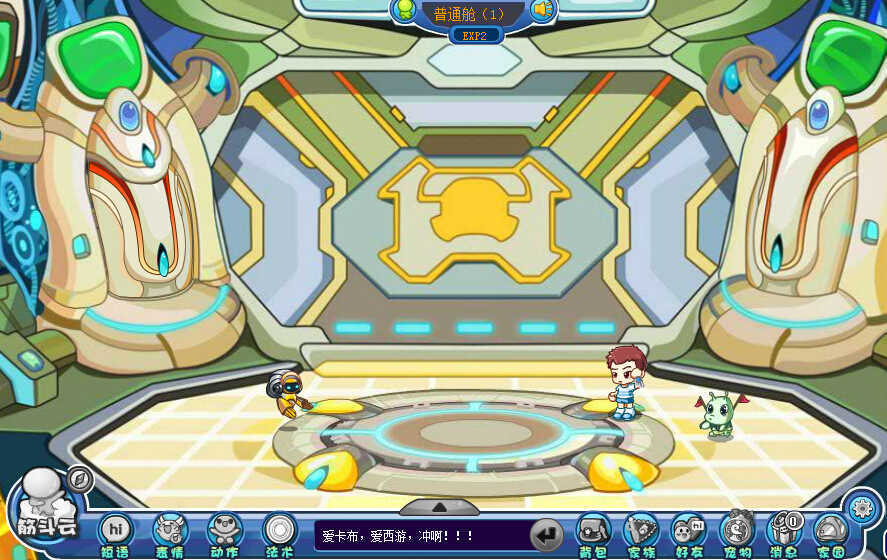Image resolution: width=887 pixels, height=560 pixels.
Task: Expand the chat panel with the up arrow
Action: 439,507
